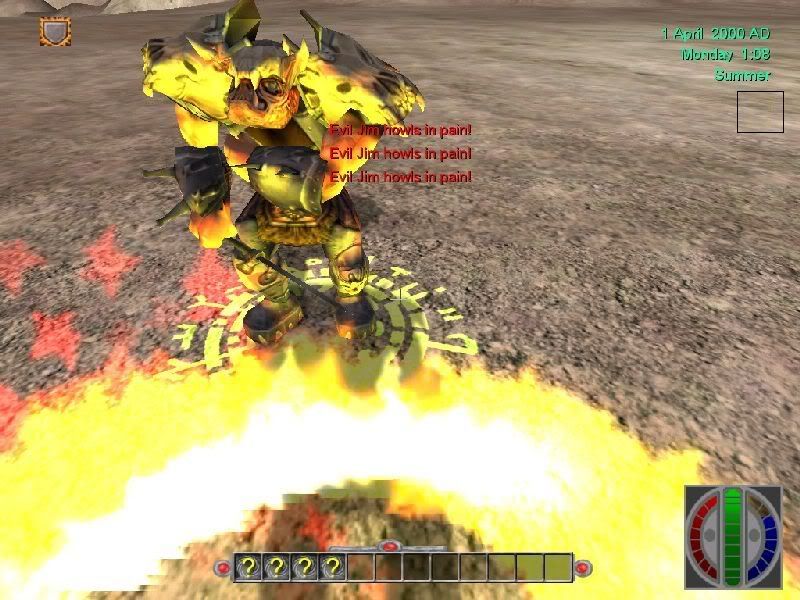Click the red button at hotbar's left end

point(223,568)
